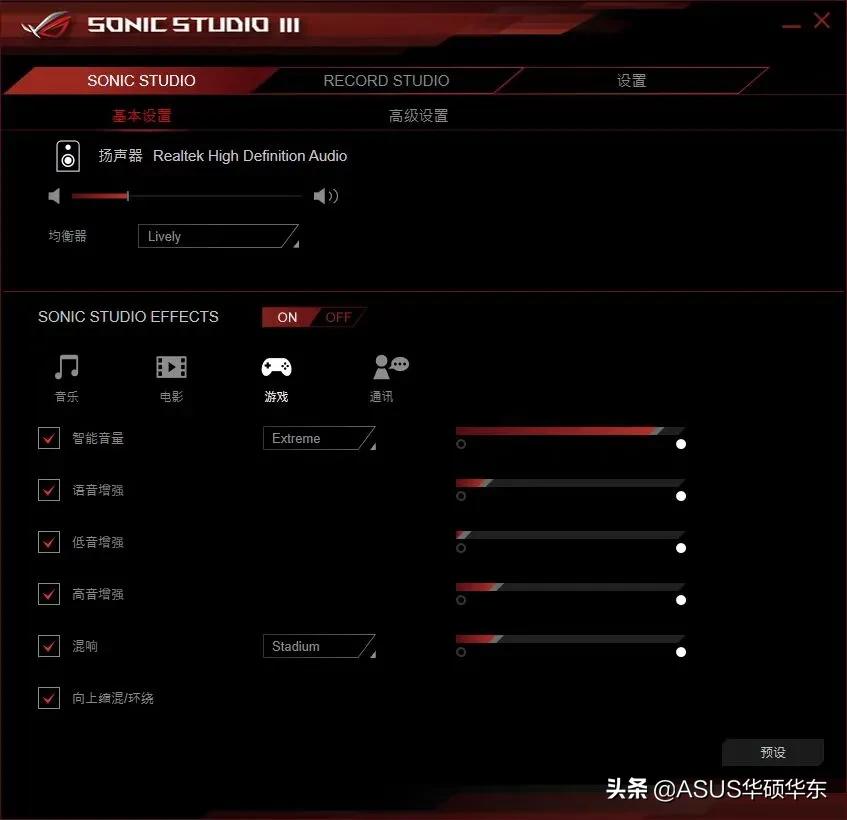This screenshot has height=820, width=847.
Task: Turn Sonic Studio Effects OFF
Action: pos(338,317)
